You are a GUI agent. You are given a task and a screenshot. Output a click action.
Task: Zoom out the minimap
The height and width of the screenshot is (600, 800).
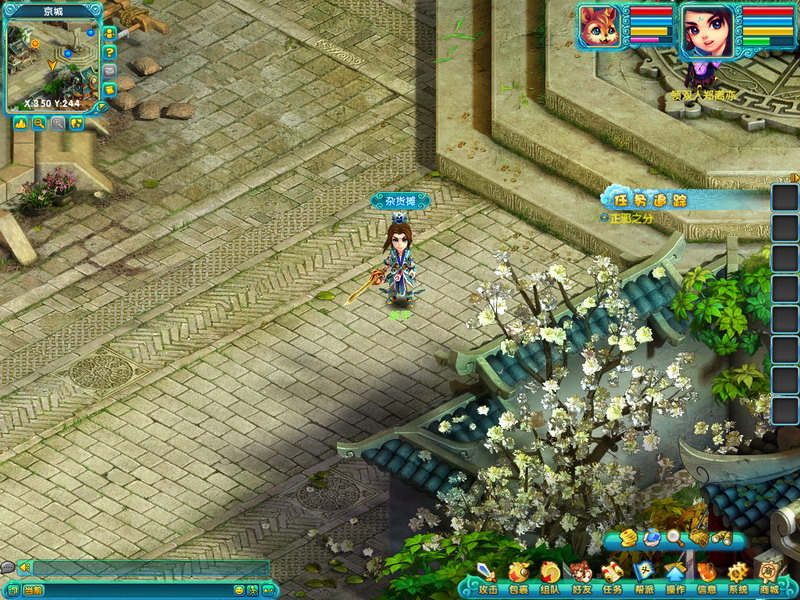coord(39,123)
